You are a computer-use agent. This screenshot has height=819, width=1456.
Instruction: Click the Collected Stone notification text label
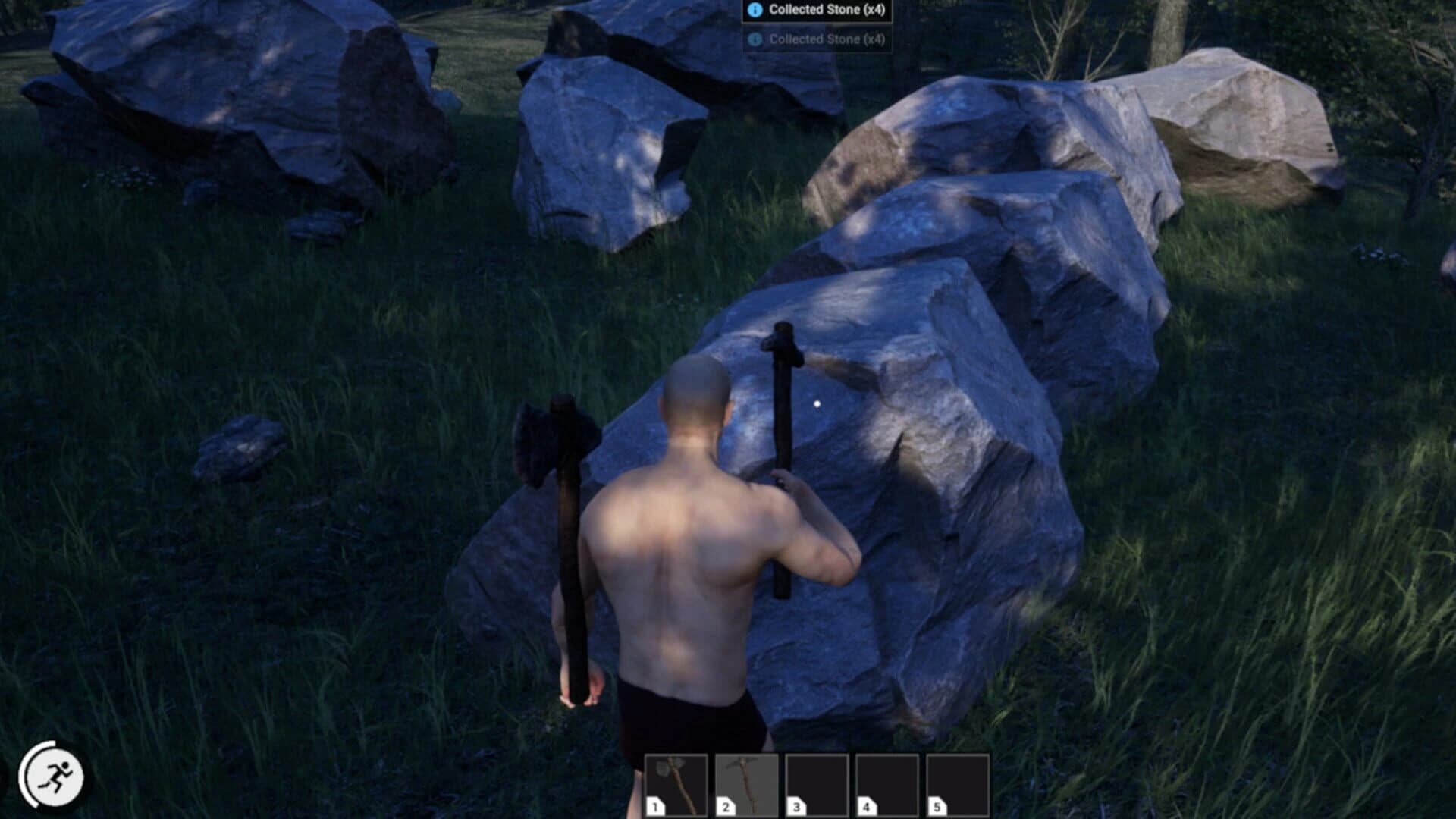(827, 11)
